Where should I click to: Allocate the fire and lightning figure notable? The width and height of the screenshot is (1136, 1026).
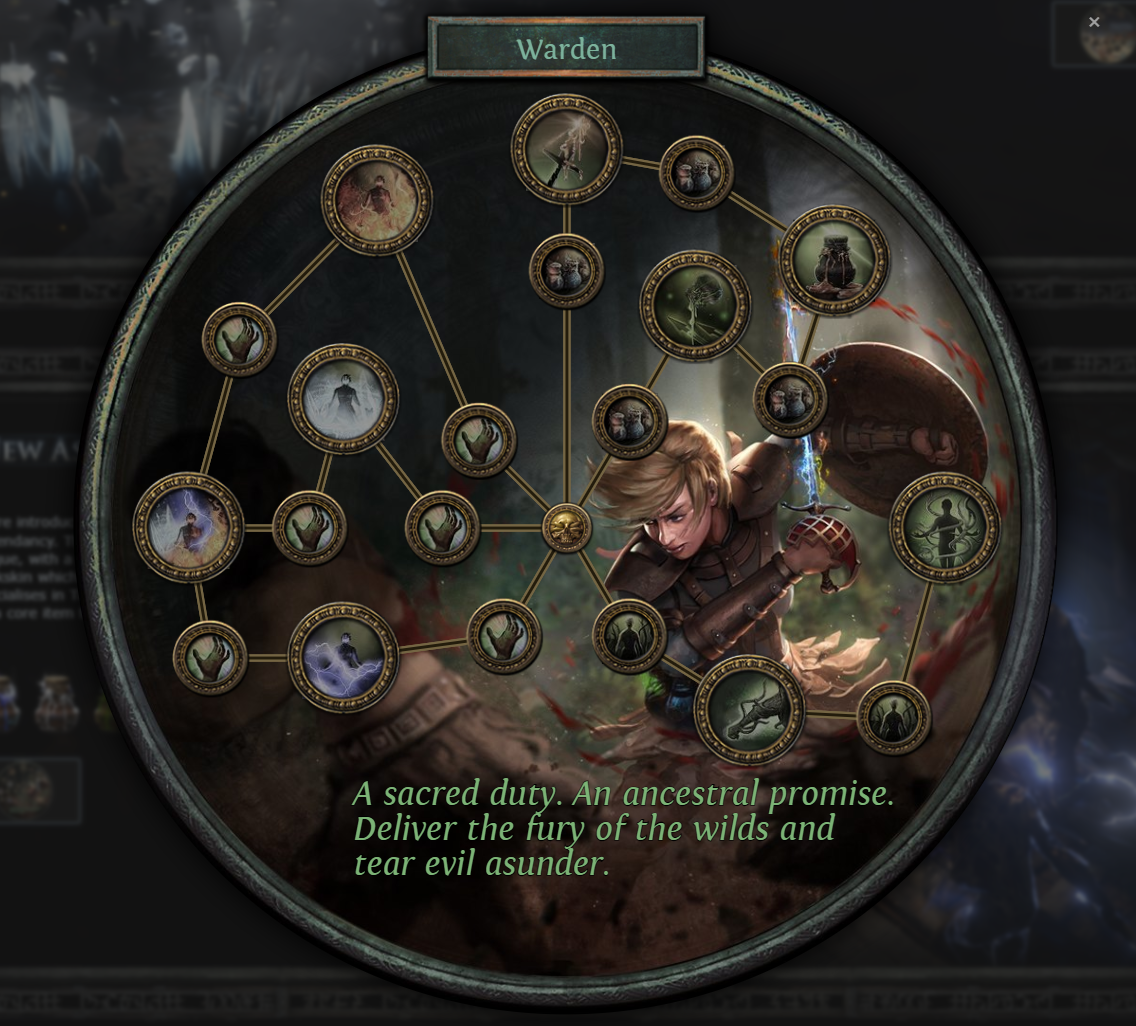click(188, 527)
